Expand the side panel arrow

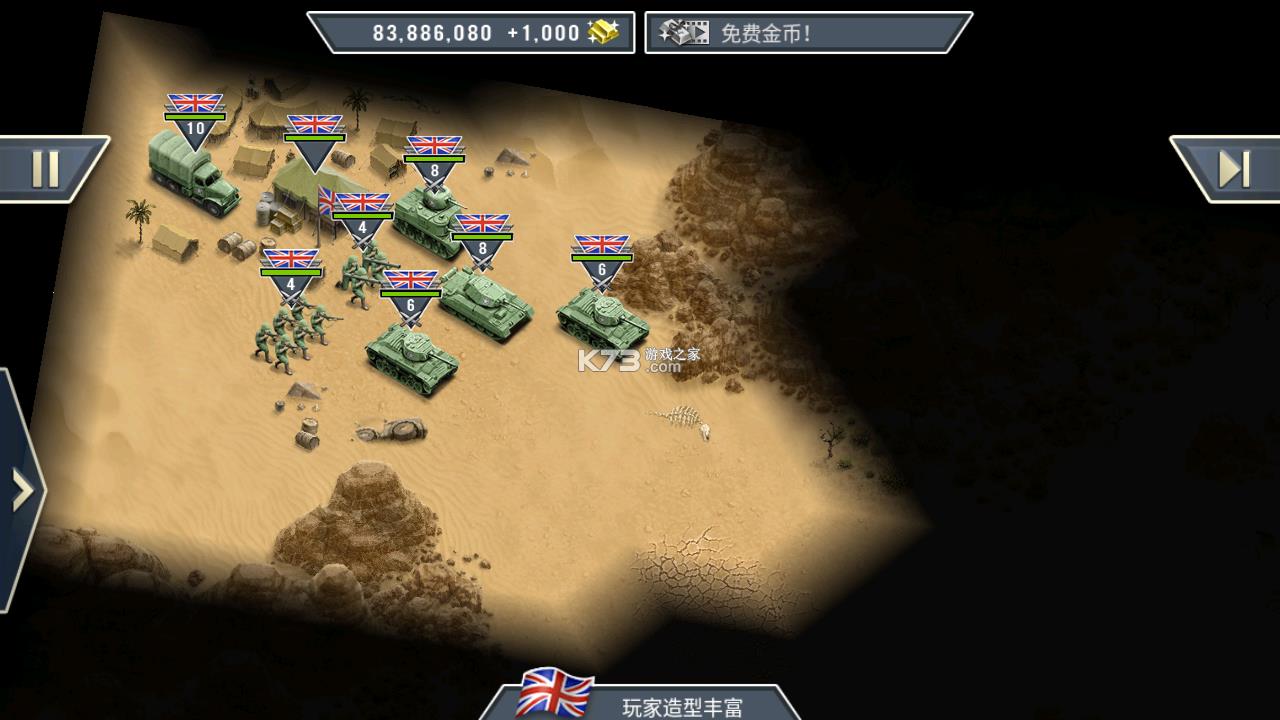[x=21, y=491]
